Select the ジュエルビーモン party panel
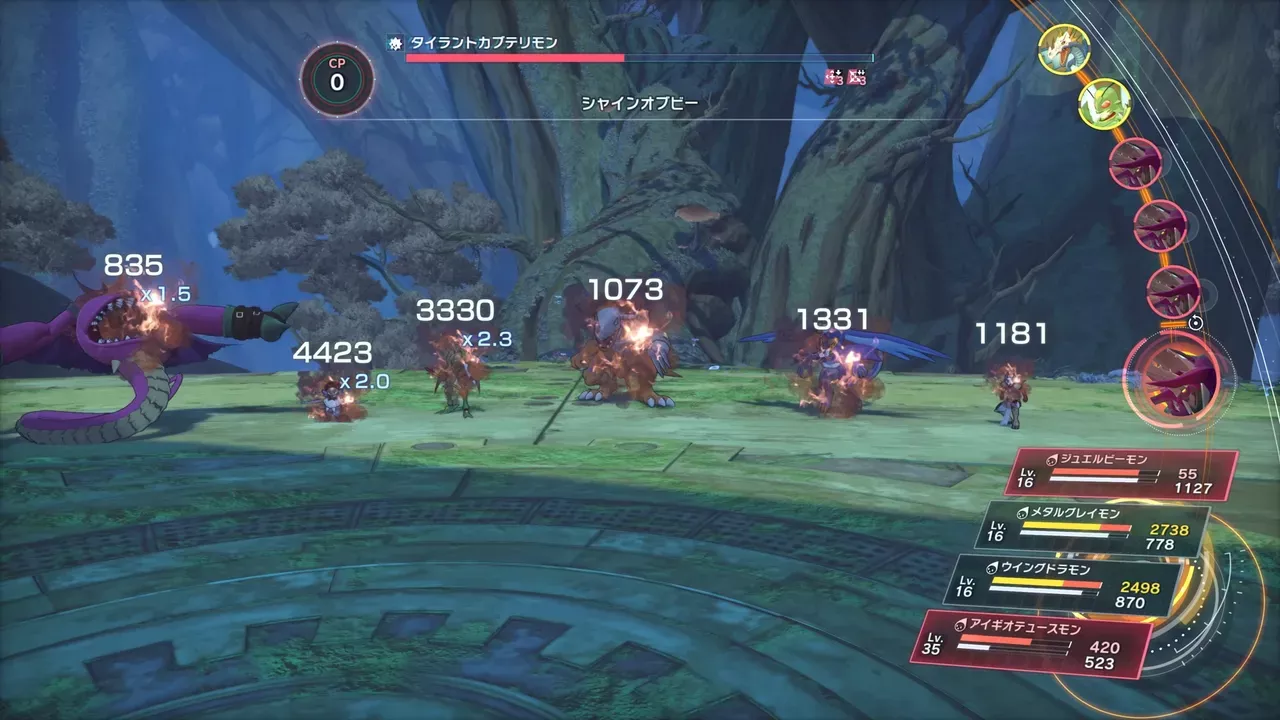 click(1120, 473)
